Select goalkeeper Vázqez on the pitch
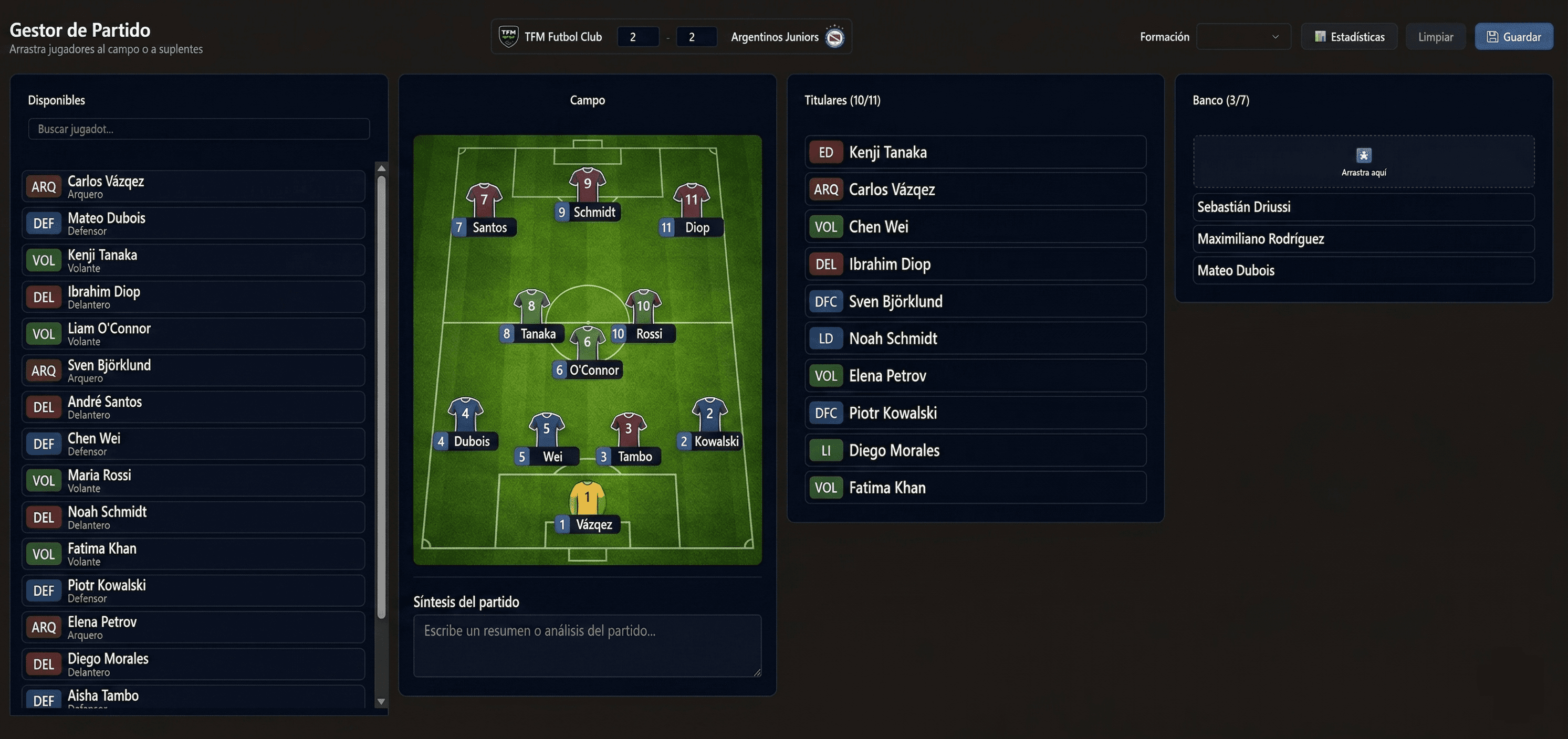Image resolution: width=1568 pixels, height=739 pixels. (587, 499)
